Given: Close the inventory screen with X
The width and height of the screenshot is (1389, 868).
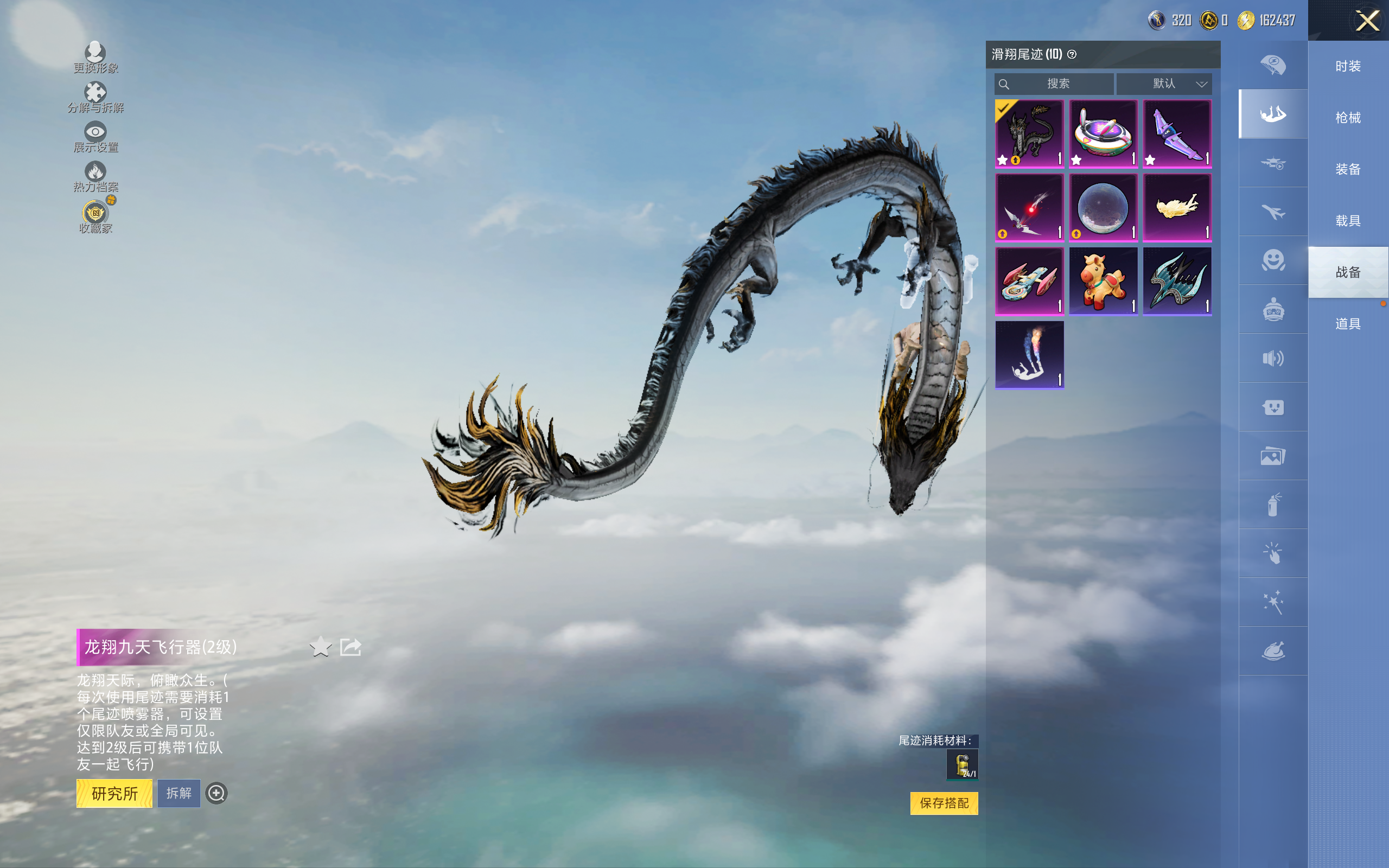Looking at the screenshot, I should pyautogui.click(x=1367, y=21).
